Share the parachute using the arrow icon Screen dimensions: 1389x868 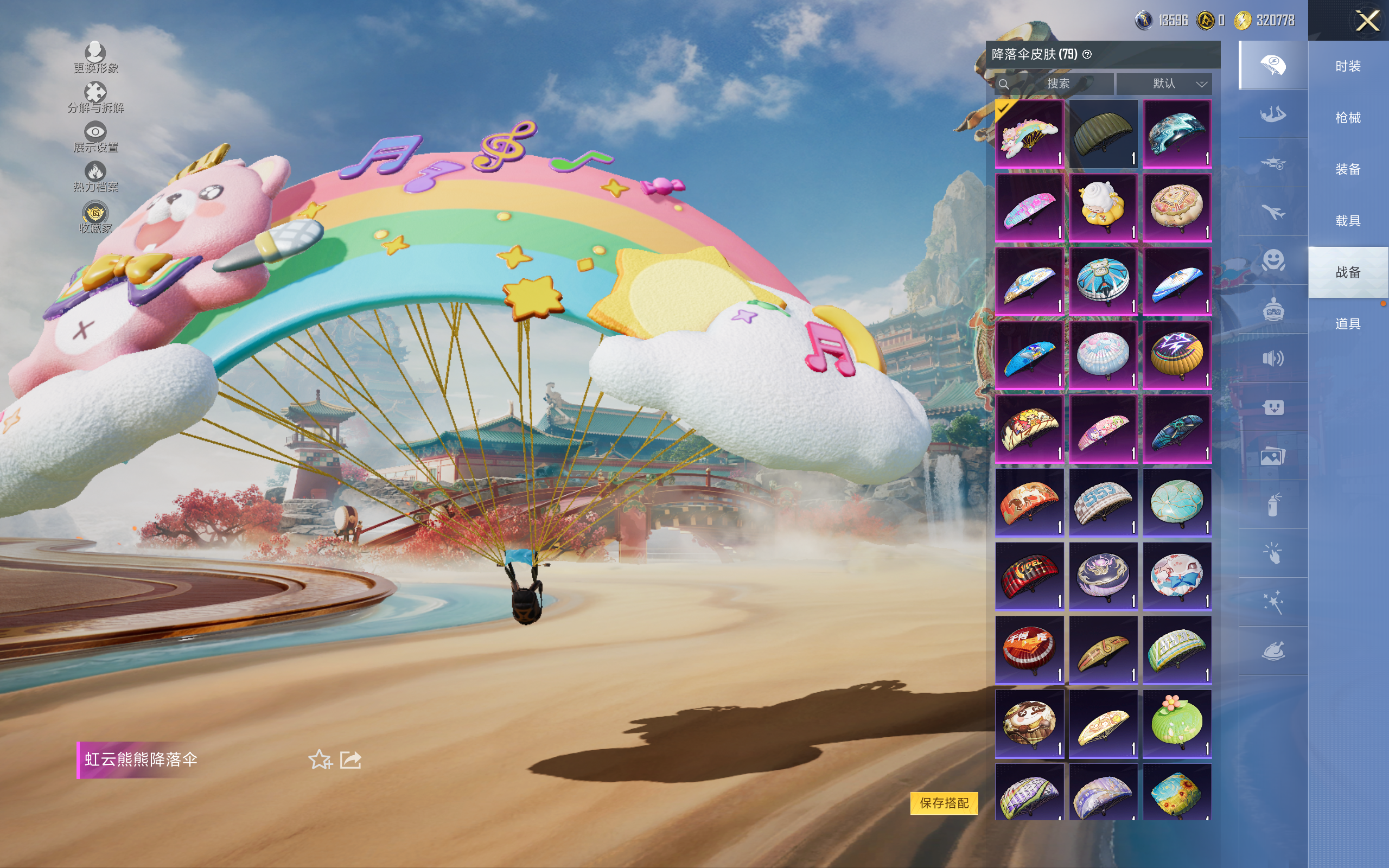tap(351, 759)
